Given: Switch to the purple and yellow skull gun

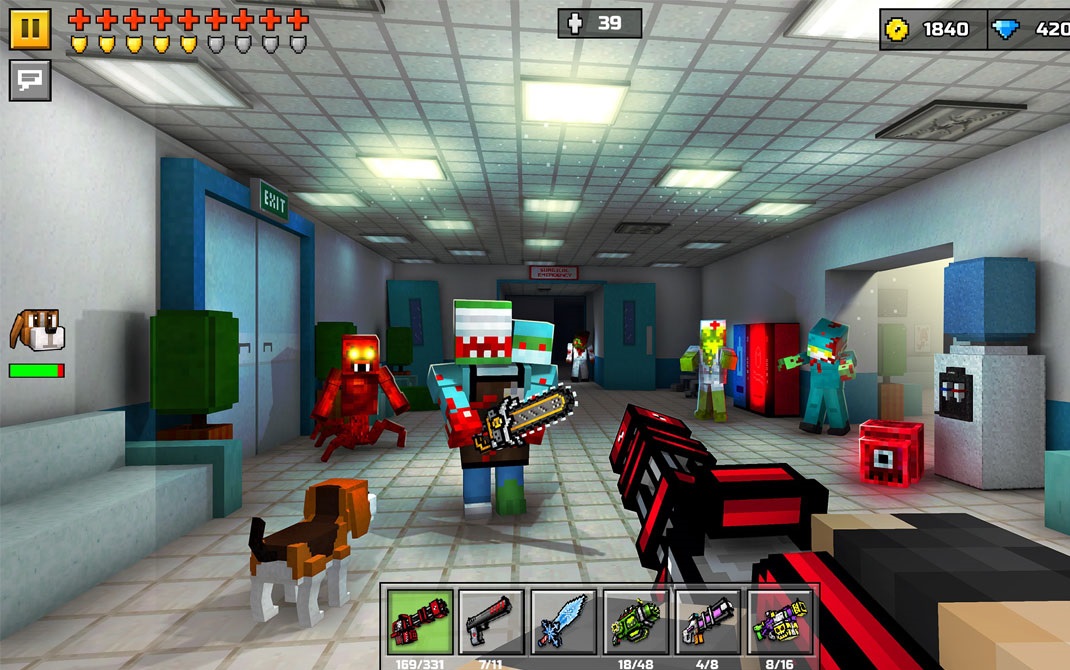Looking at the screenshot, I should click(780, 621).
